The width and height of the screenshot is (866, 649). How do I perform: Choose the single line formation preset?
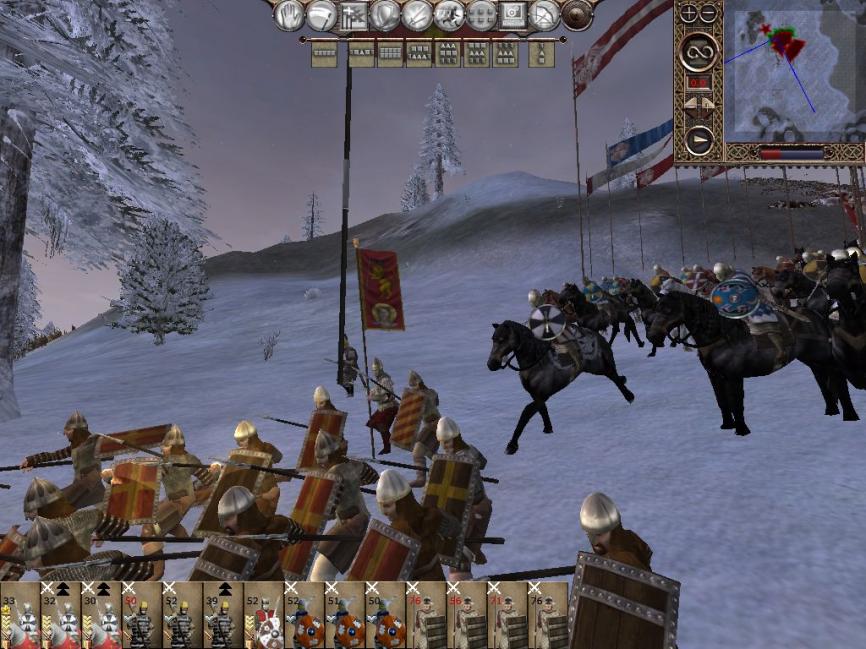(x=323, y=53)
